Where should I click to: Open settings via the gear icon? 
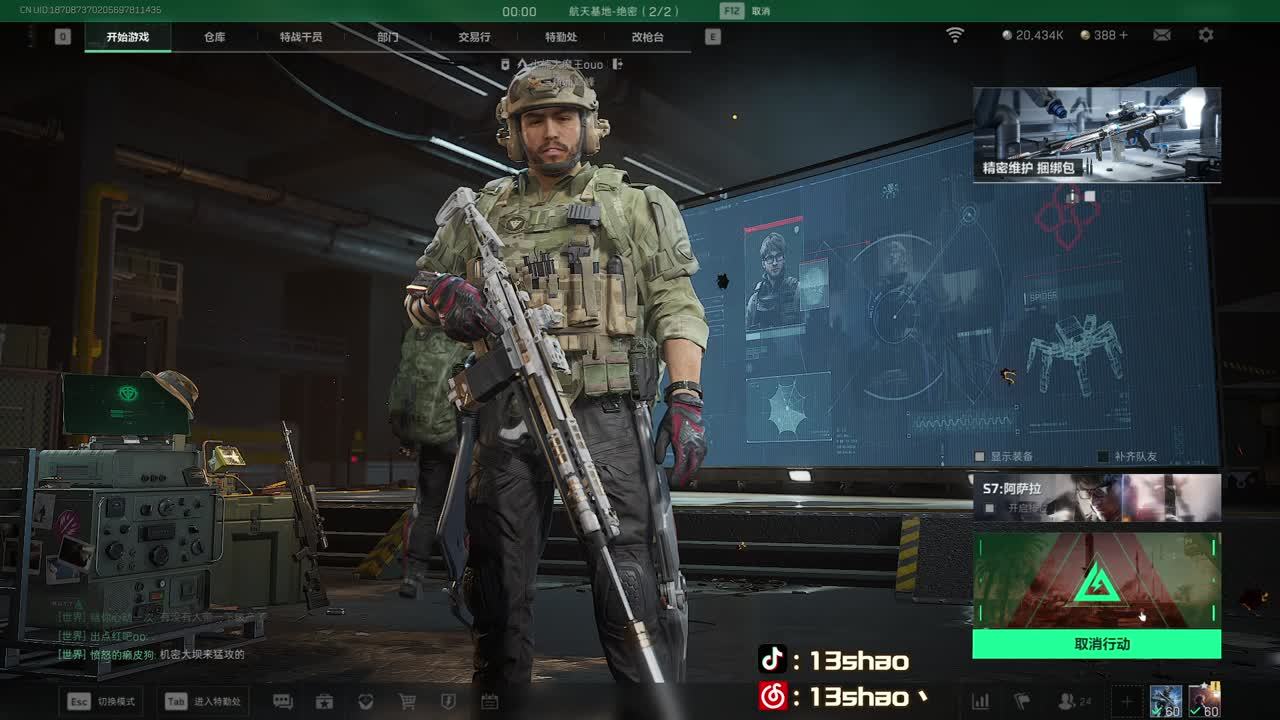click(x=1206, y=35)
